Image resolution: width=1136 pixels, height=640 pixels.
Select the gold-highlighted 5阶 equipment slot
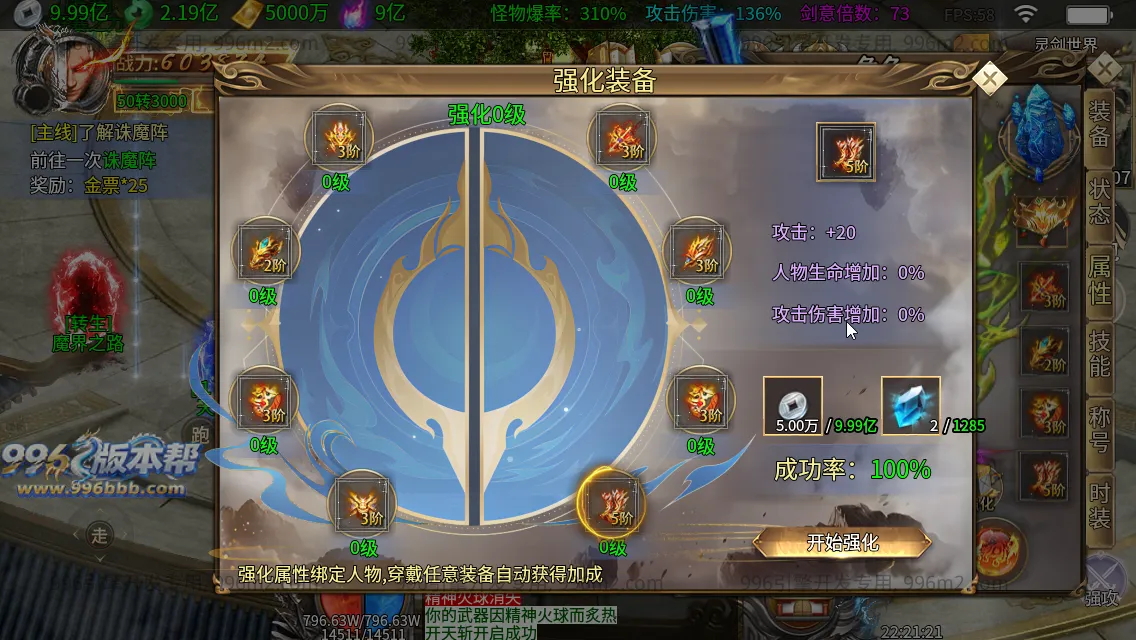612,501
